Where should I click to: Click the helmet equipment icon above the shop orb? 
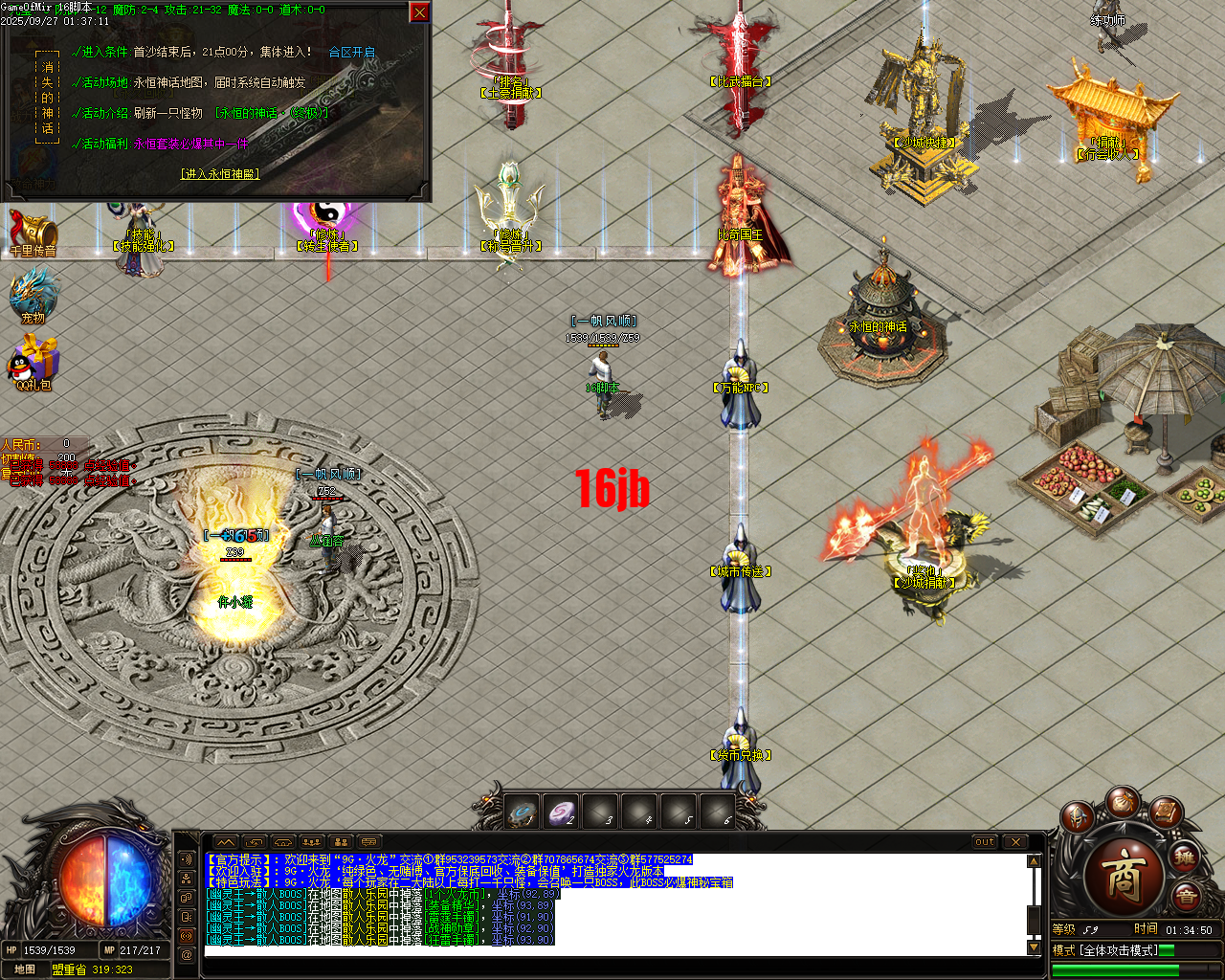tap(1077, 816)
